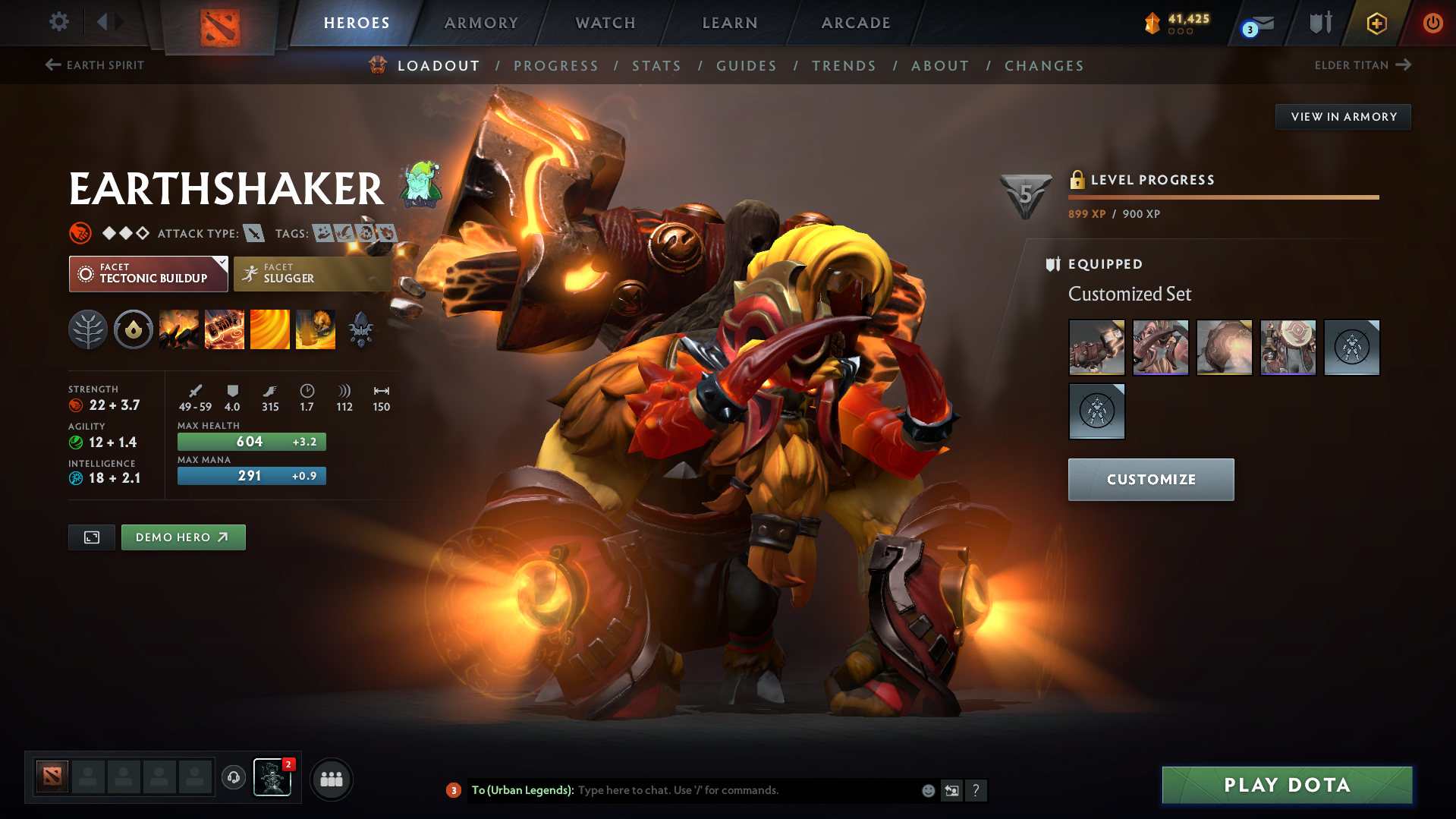
Task: Select the Slugger facet
Action: pyautogui.click(x=311, y=273)
